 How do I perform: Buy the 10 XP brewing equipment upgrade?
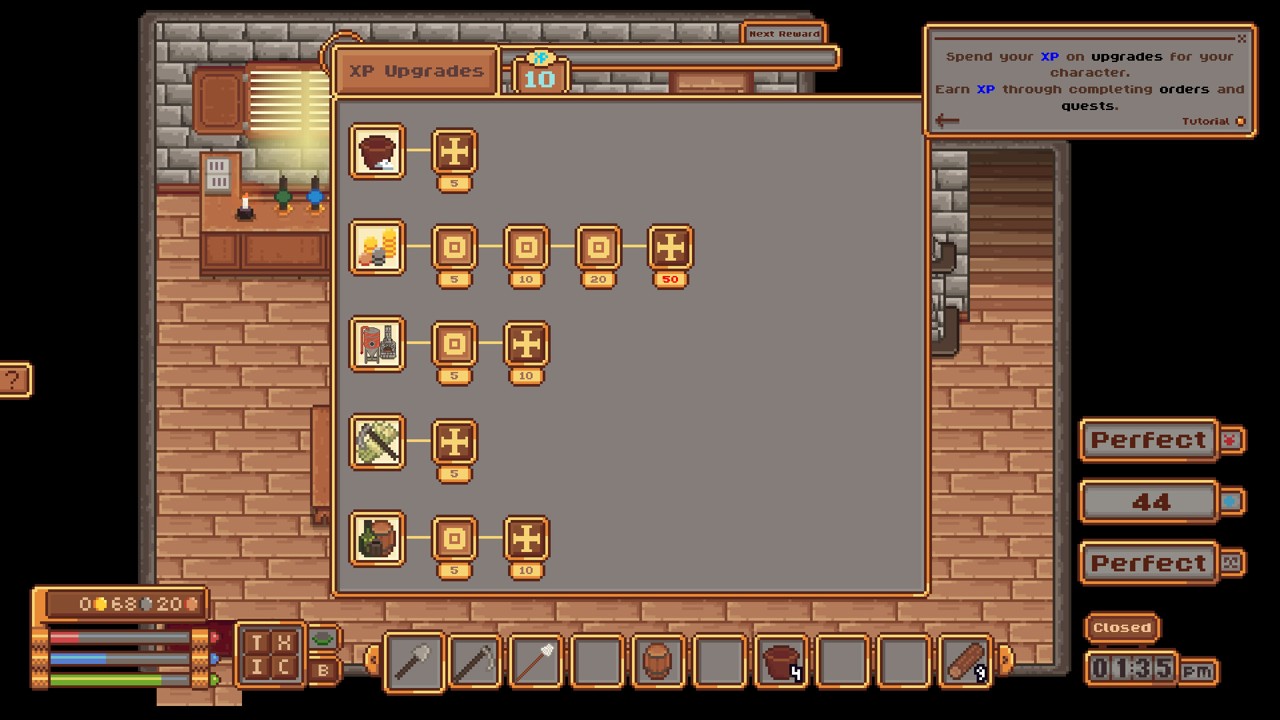click(526, 345)
